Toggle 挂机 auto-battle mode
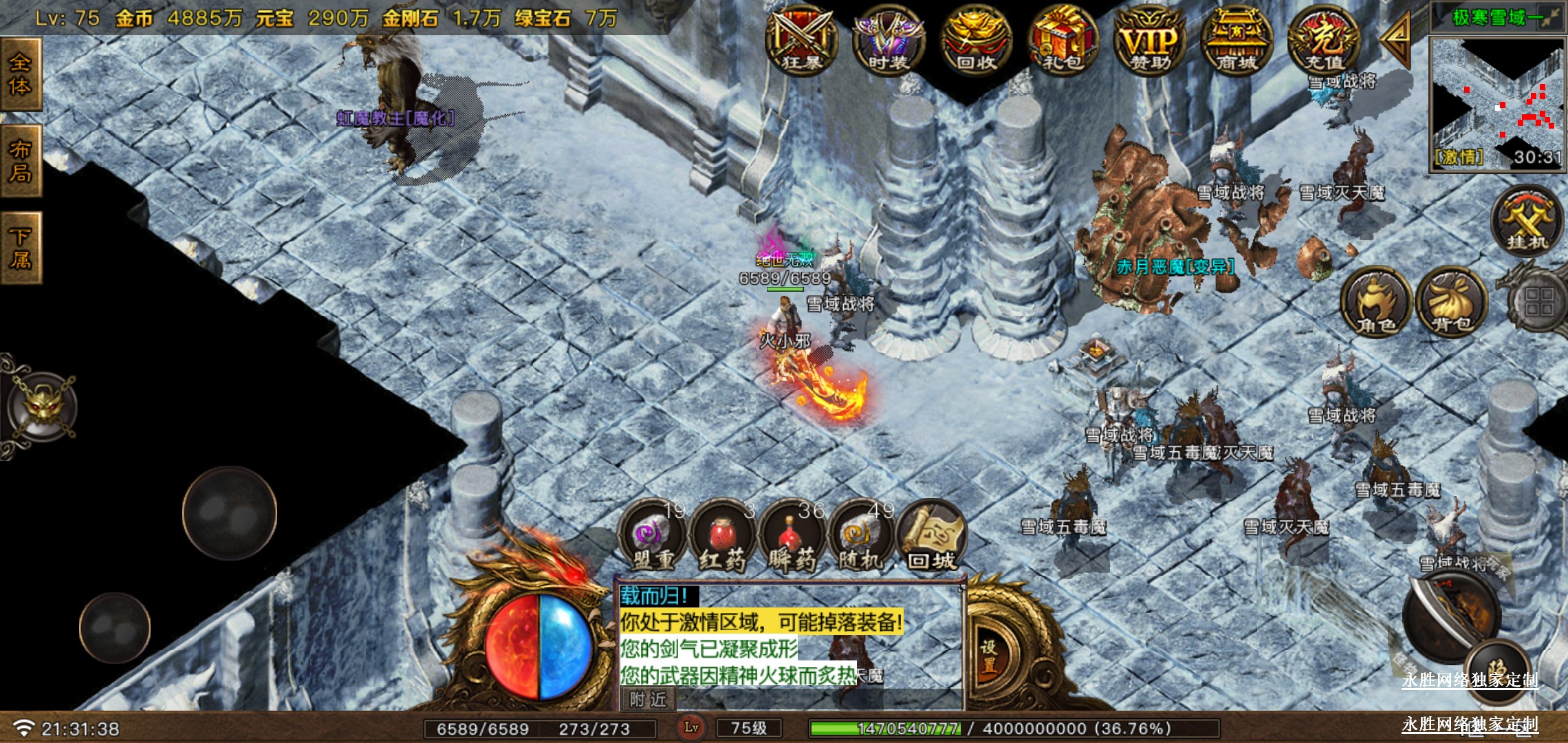This screenshot has height=743, width=1568. (1527, 222)
